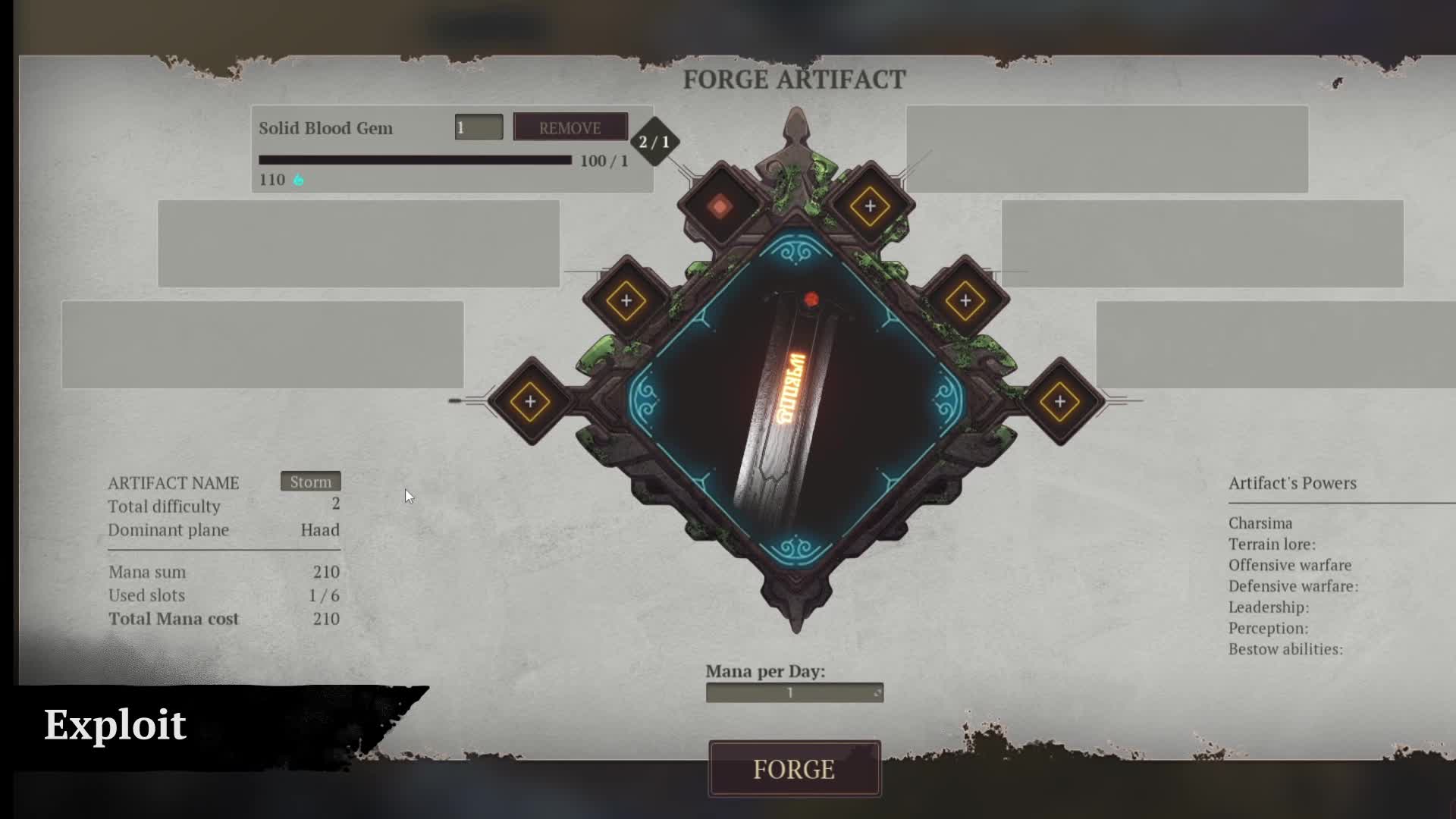1456x819 pixels.
Task: Click the Solid Blood Gem quantity box
Action: [x=479, y=127]
